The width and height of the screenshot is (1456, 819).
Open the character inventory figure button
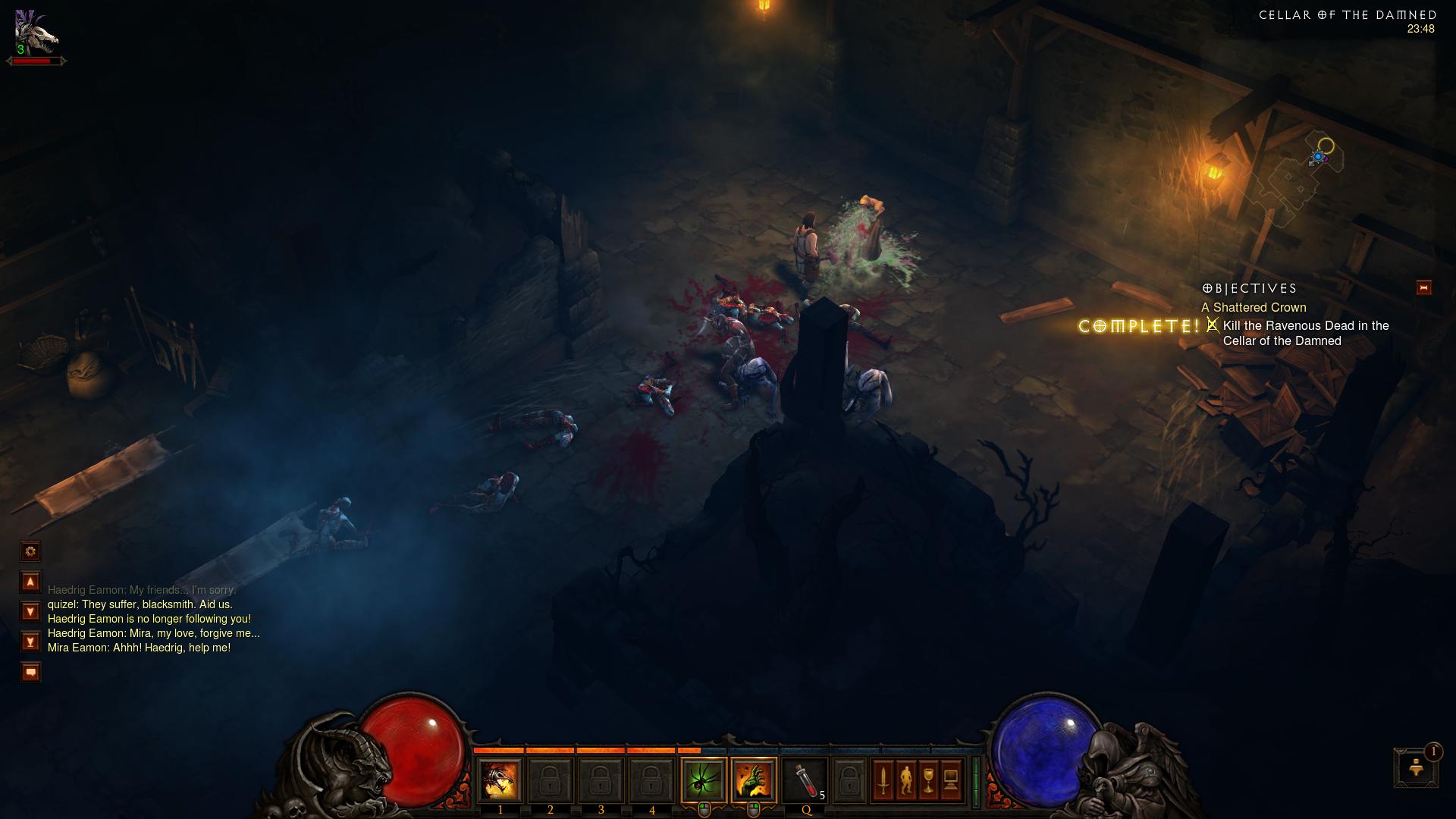click(905, 780)
